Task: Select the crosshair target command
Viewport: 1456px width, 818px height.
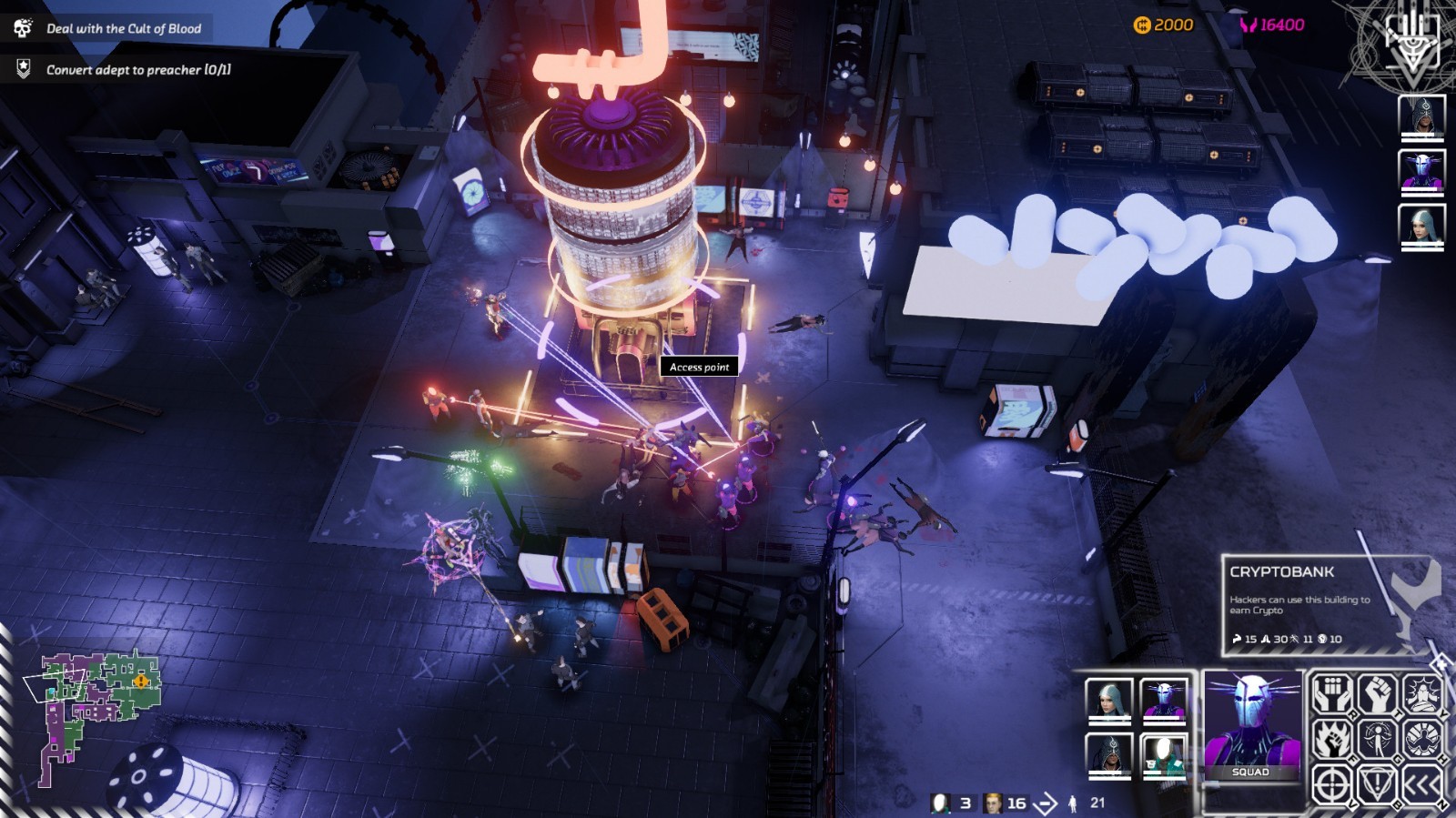Action: tap(1332, 783)
